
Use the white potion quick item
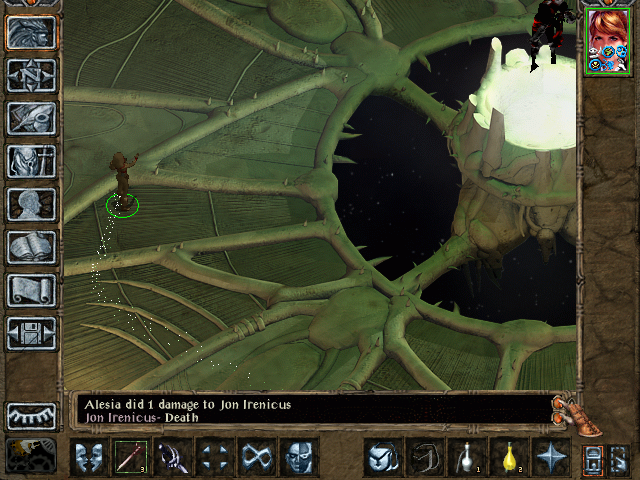pos(465,457)
